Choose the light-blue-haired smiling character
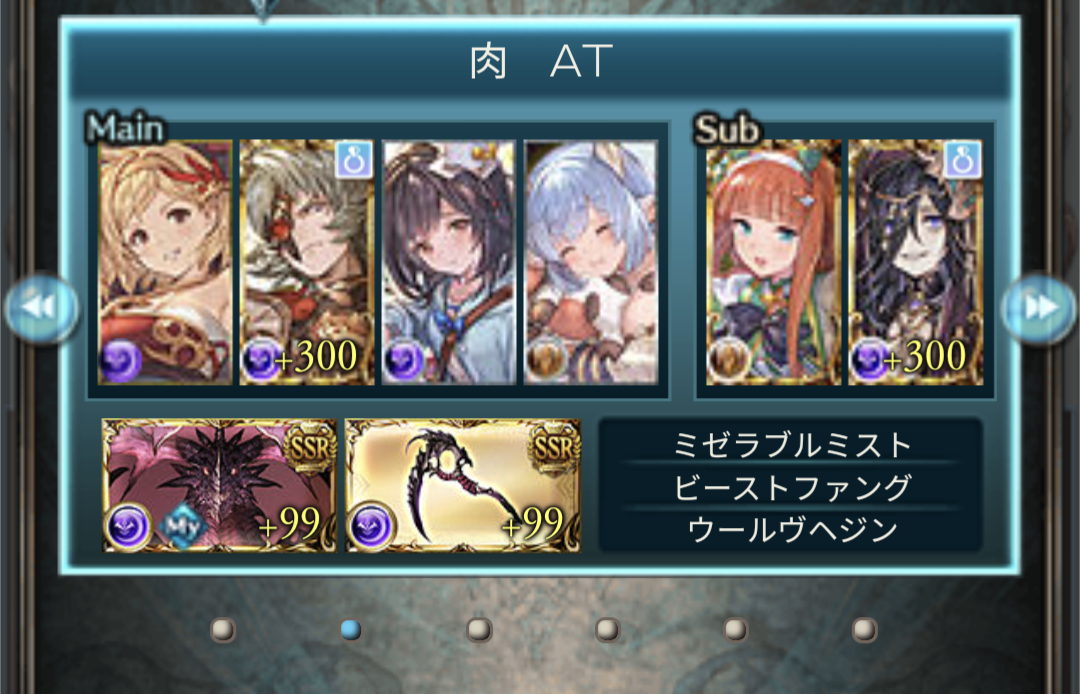 590,262
